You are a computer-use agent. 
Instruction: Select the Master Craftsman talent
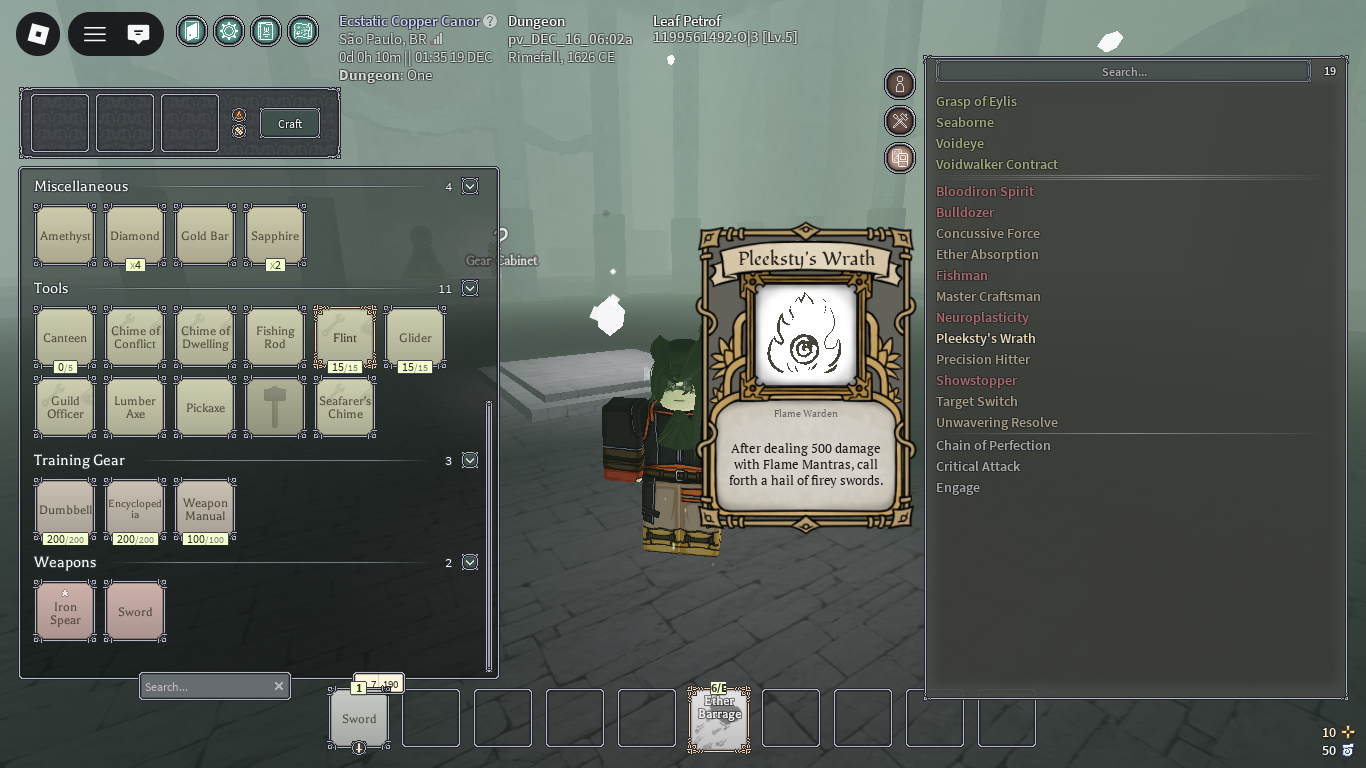tap(988, 296)
